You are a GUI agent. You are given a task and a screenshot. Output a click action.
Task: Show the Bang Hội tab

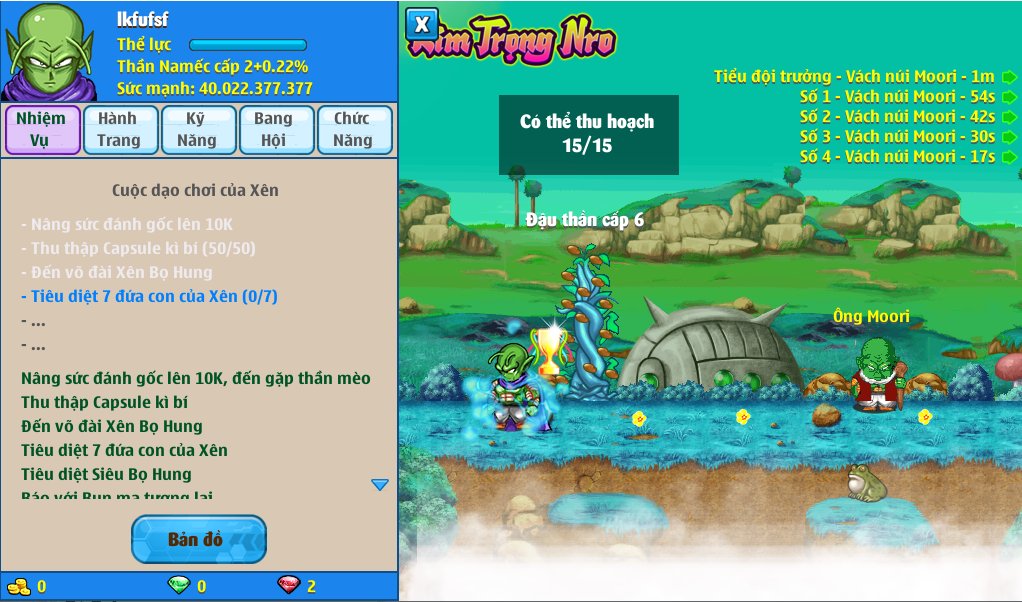pos(274,130)
